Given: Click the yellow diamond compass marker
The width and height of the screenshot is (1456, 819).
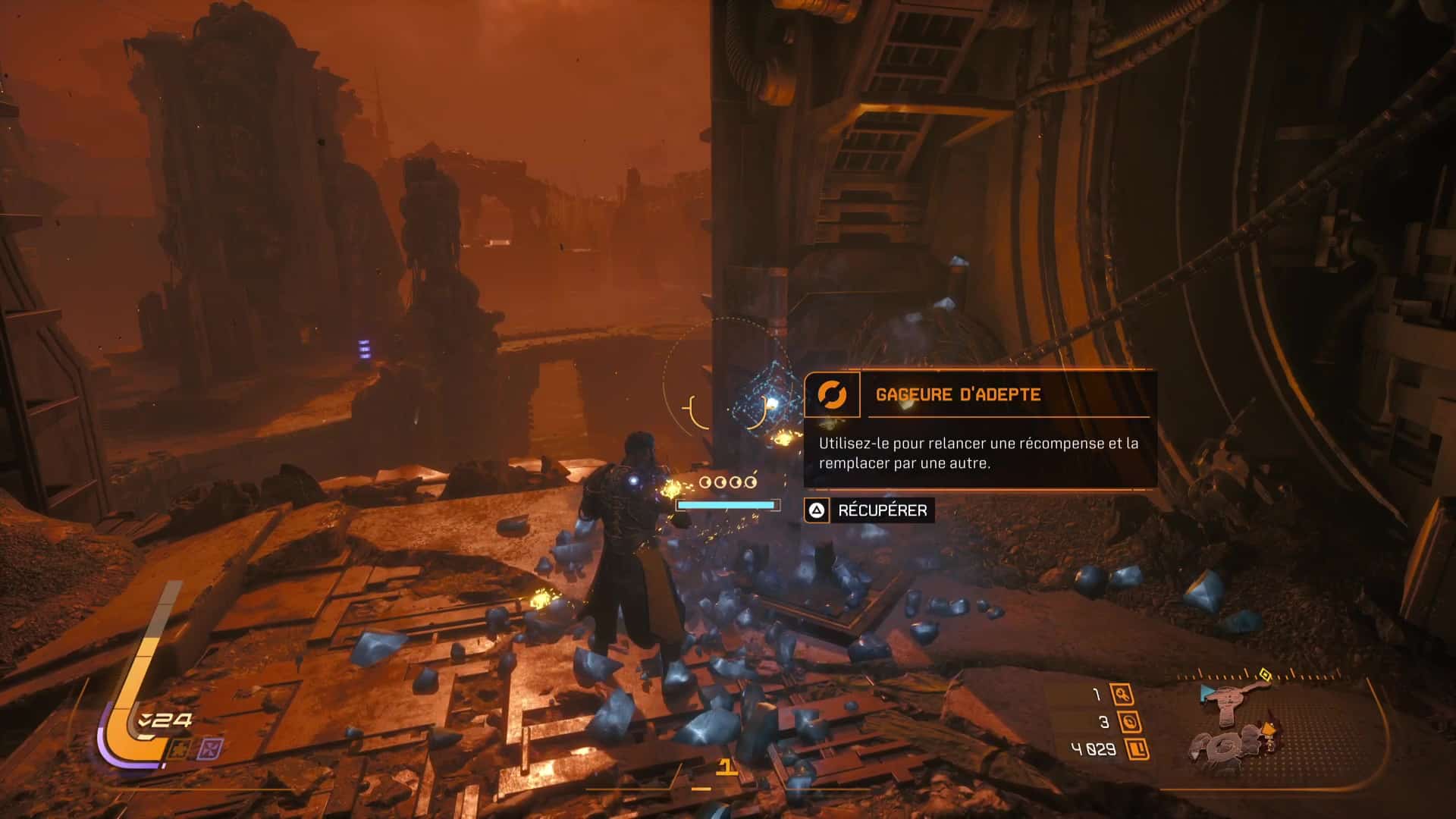Looking at the screenshot, I should coord(1264,673).
